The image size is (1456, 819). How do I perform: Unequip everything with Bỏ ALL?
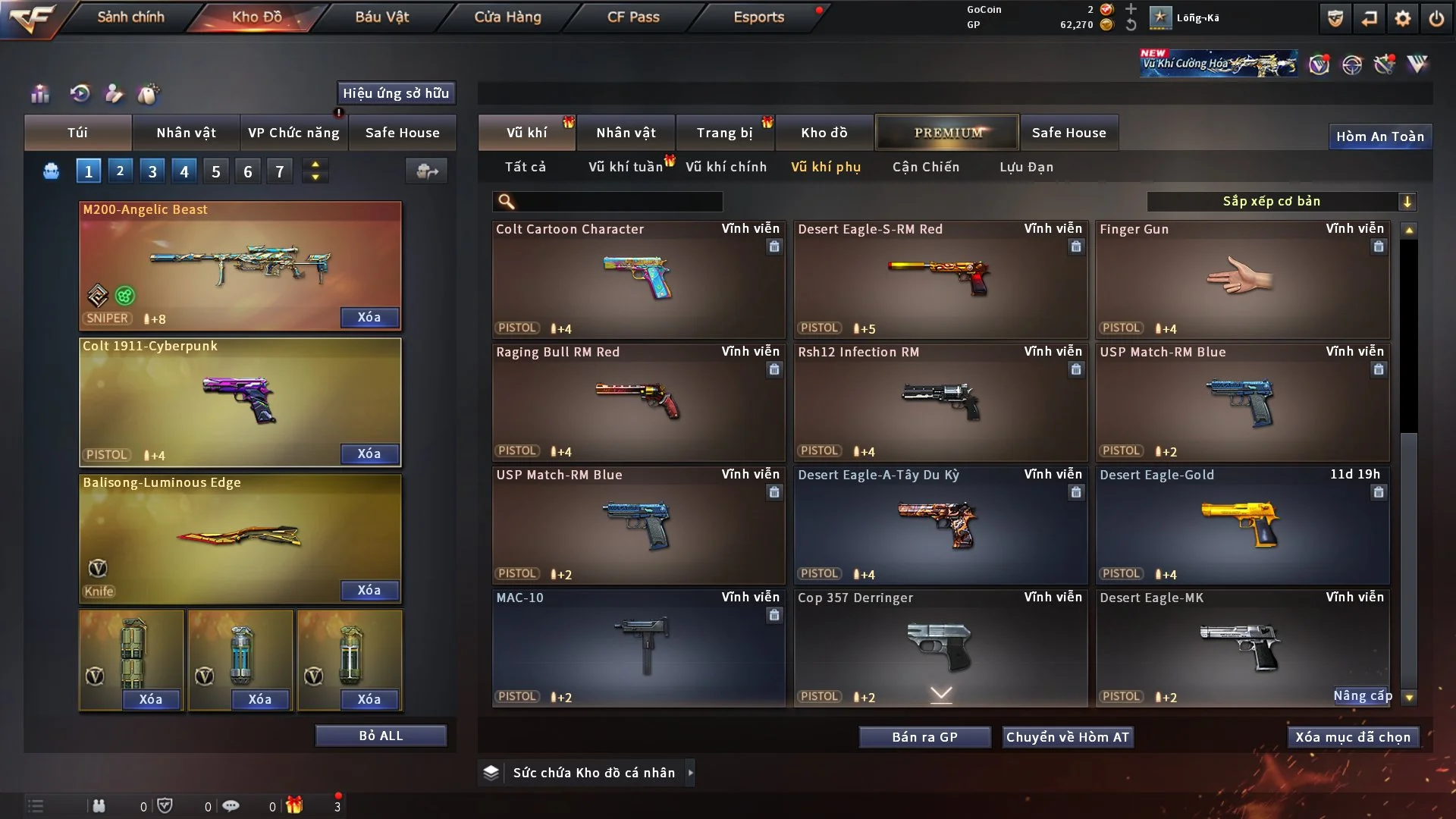point(381,736)
